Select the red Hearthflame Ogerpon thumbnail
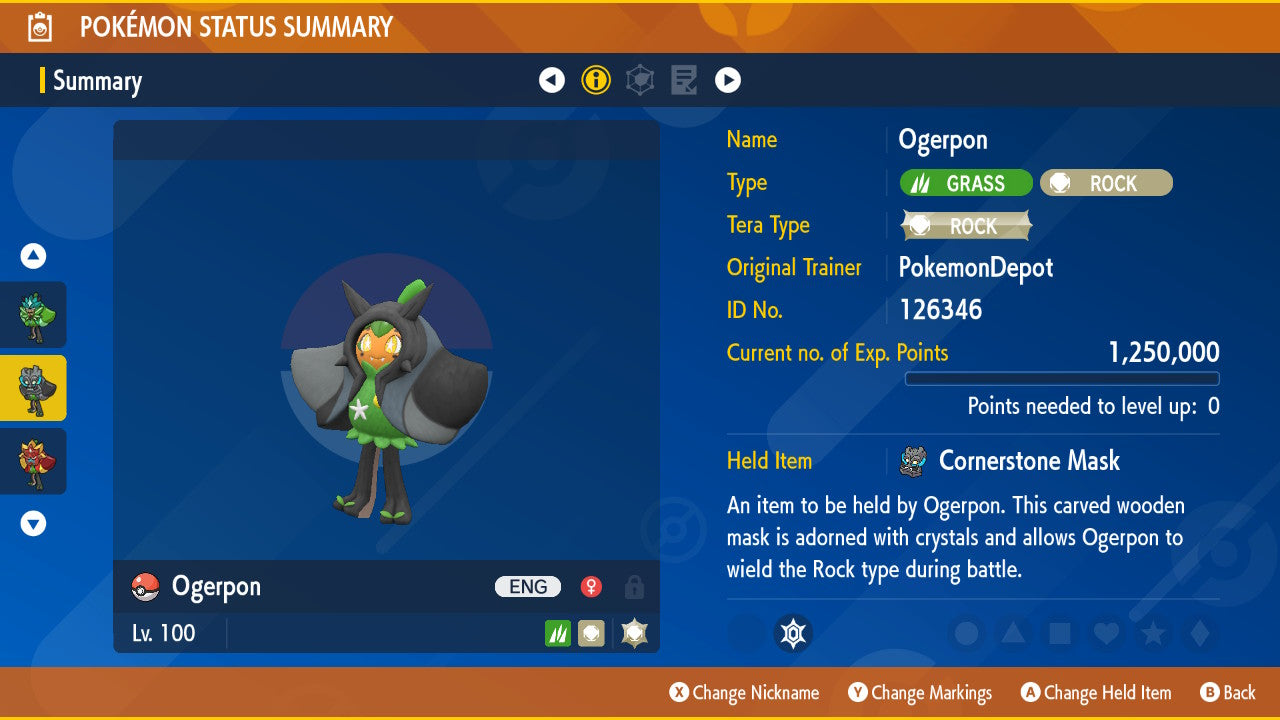Image resolution: width=1280 pixels, height=720 pixels. point(33,461)
